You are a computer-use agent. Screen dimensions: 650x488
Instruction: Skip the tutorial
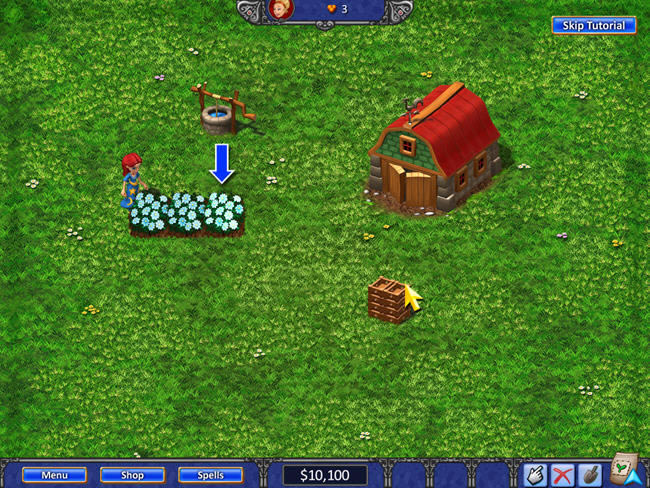(x=593, y=25)
